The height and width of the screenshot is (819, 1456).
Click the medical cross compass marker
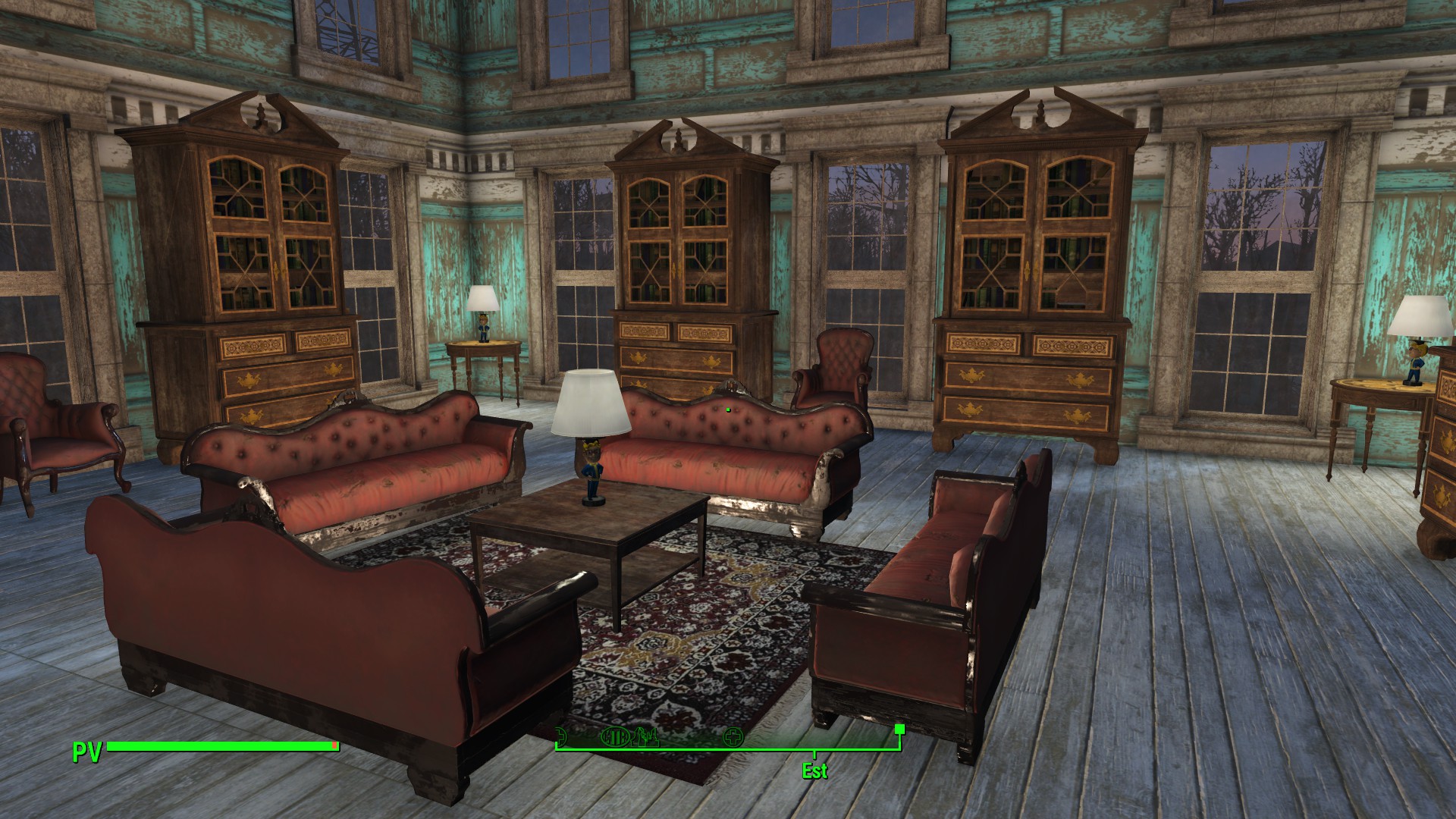tap(733, 737)
